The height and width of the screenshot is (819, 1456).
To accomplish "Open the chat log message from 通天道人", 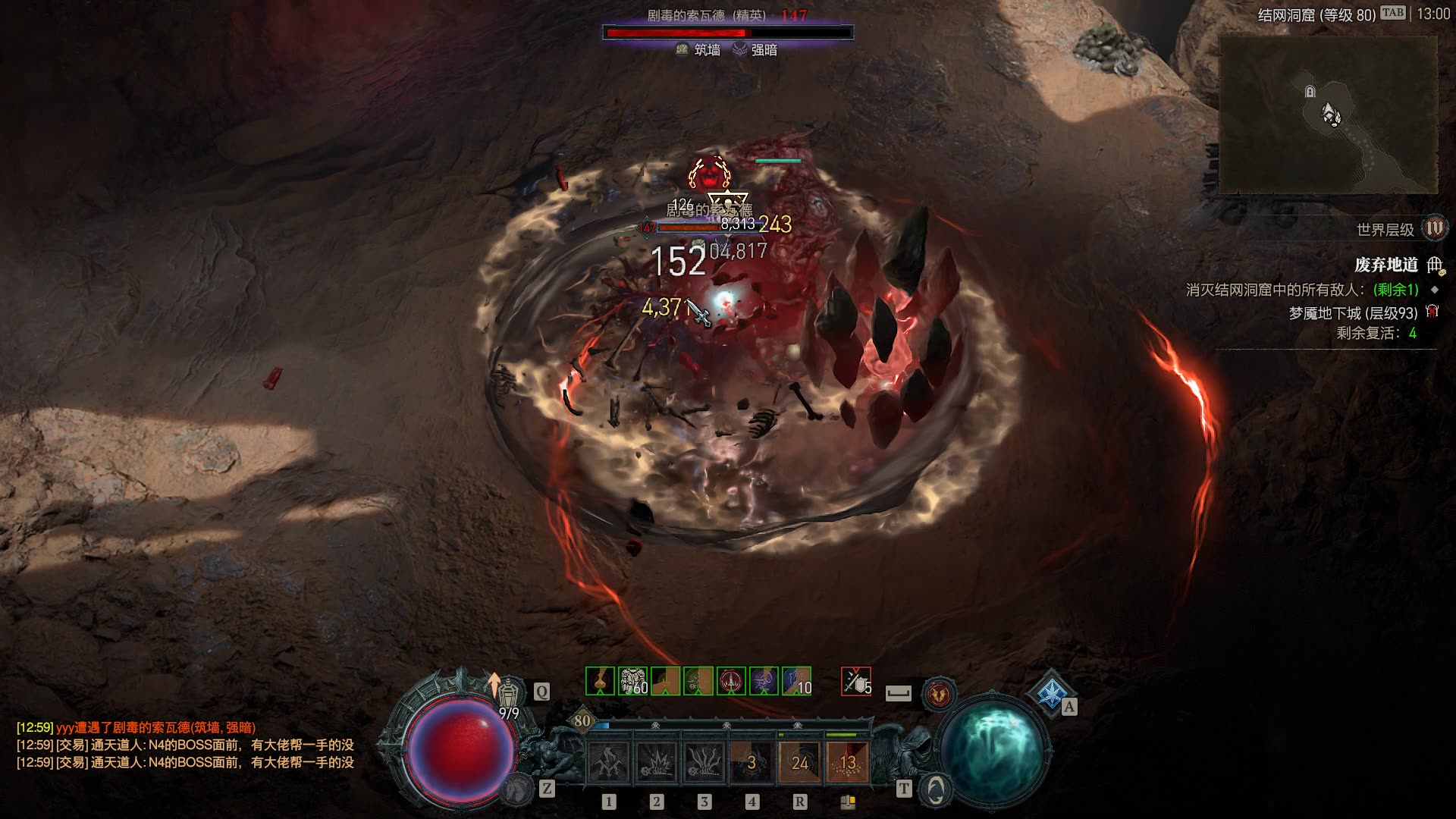I will [185, 745].
